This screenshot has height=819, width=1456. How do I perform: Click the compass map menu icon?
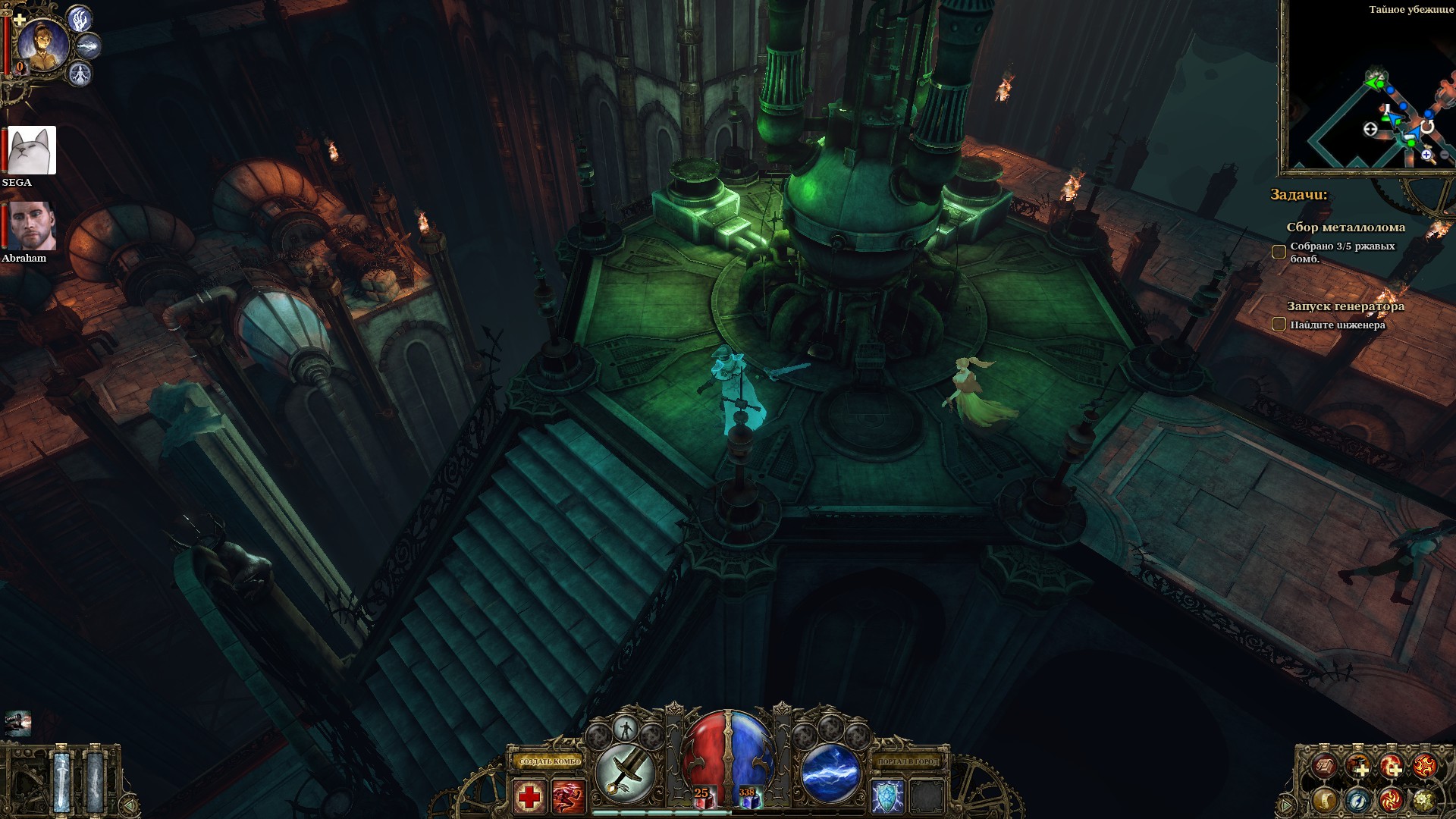(1357, 799)
